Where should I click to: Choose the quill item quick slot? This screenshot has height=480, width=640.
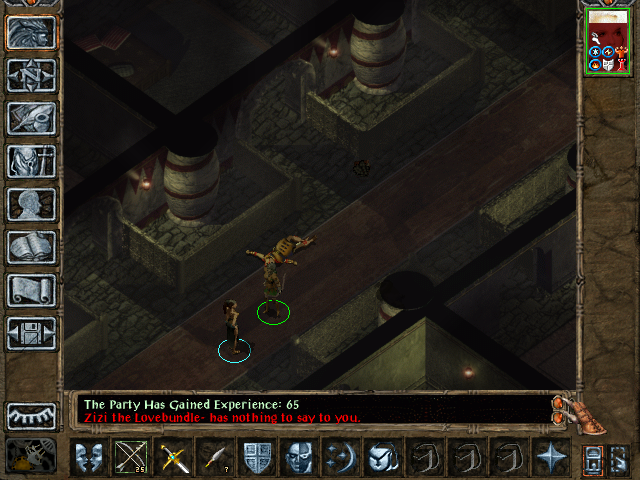point(215,459)
